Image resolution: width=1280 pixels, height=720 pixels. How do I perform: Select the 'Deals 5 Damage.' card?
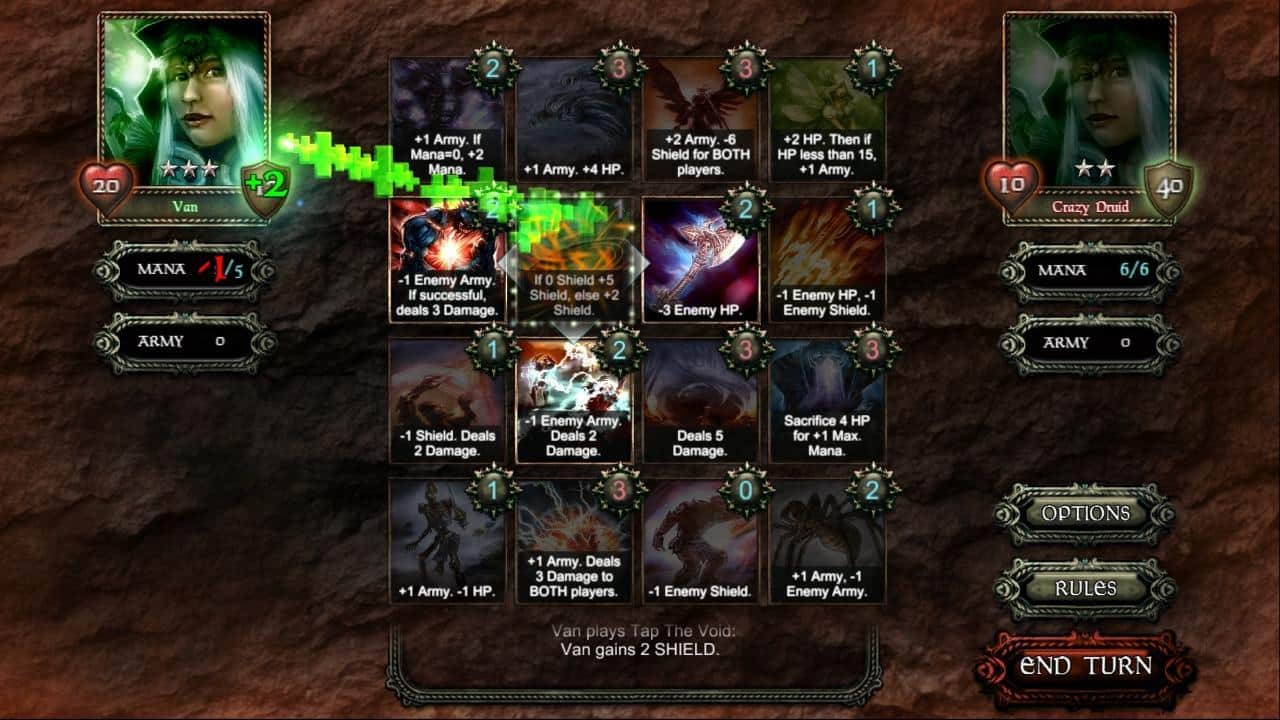tap(700, 400)
